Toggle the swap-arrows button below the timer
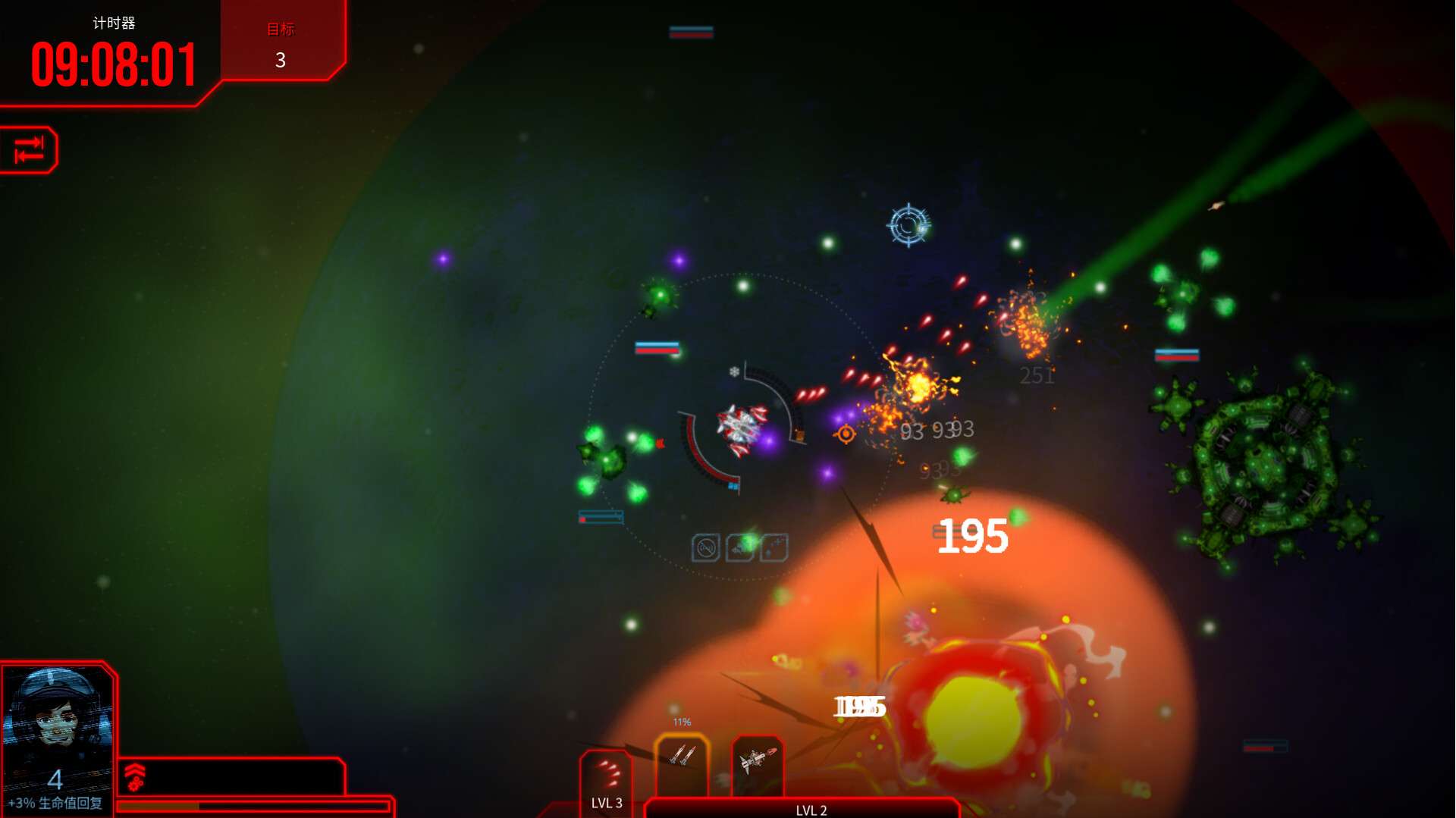Image resolution: width=1456 pixels, height=818 pixels. click(29, 149)
